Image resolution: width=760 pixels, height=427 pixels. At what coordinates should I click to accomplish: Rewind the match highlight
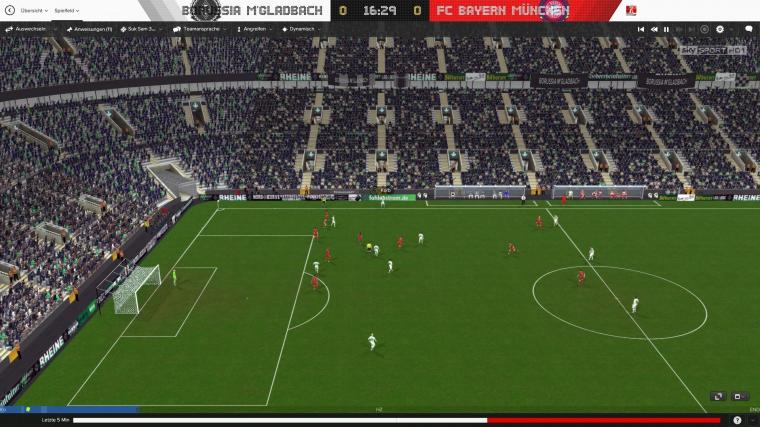(x=654, y=29)
